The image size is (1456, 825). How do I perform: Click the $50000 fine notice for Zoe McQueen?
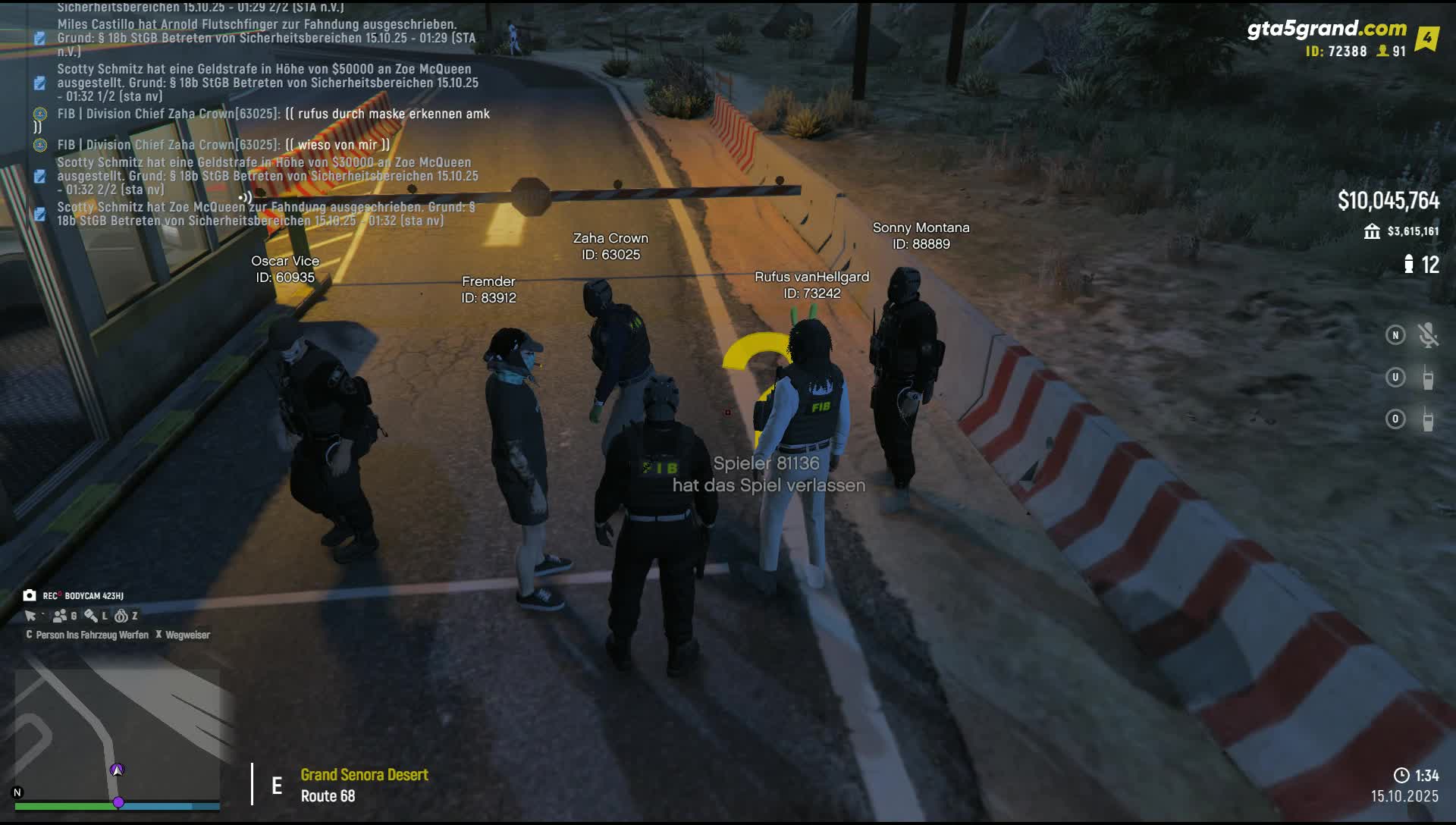(x=267, y=83)
